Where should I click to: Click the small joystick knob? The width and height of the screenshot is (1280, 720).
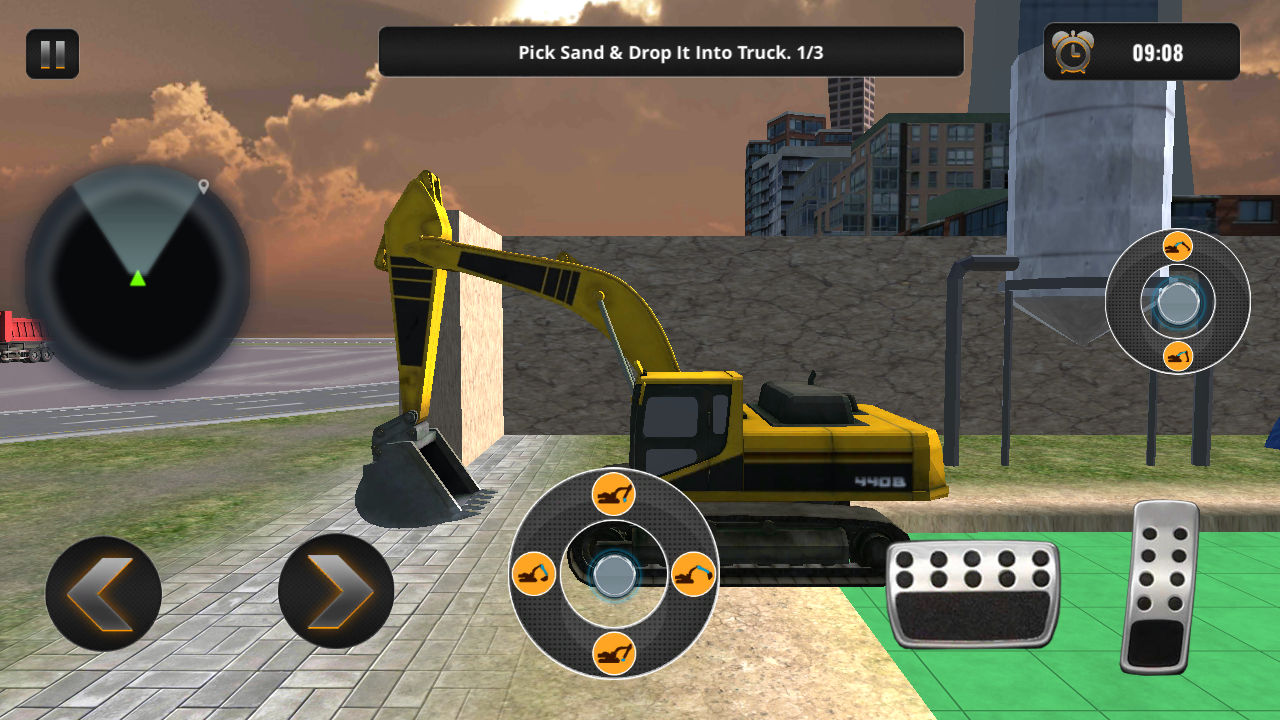[x=1178, y=302]
